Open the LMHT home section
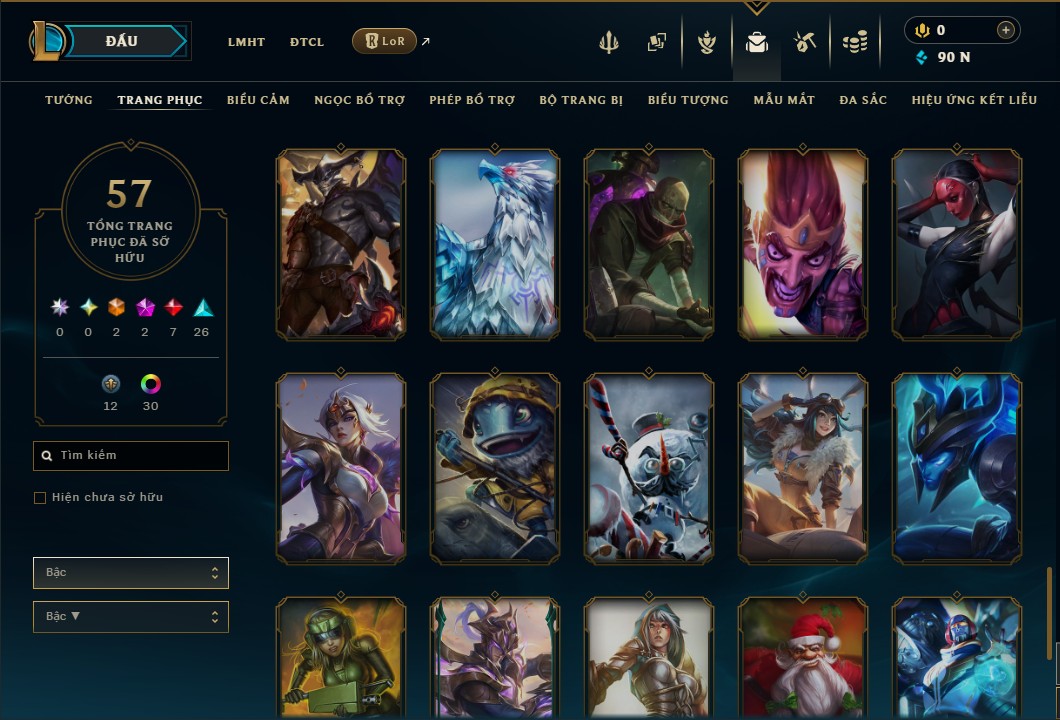Screen dimensions: 1060x720 [246, 42]
